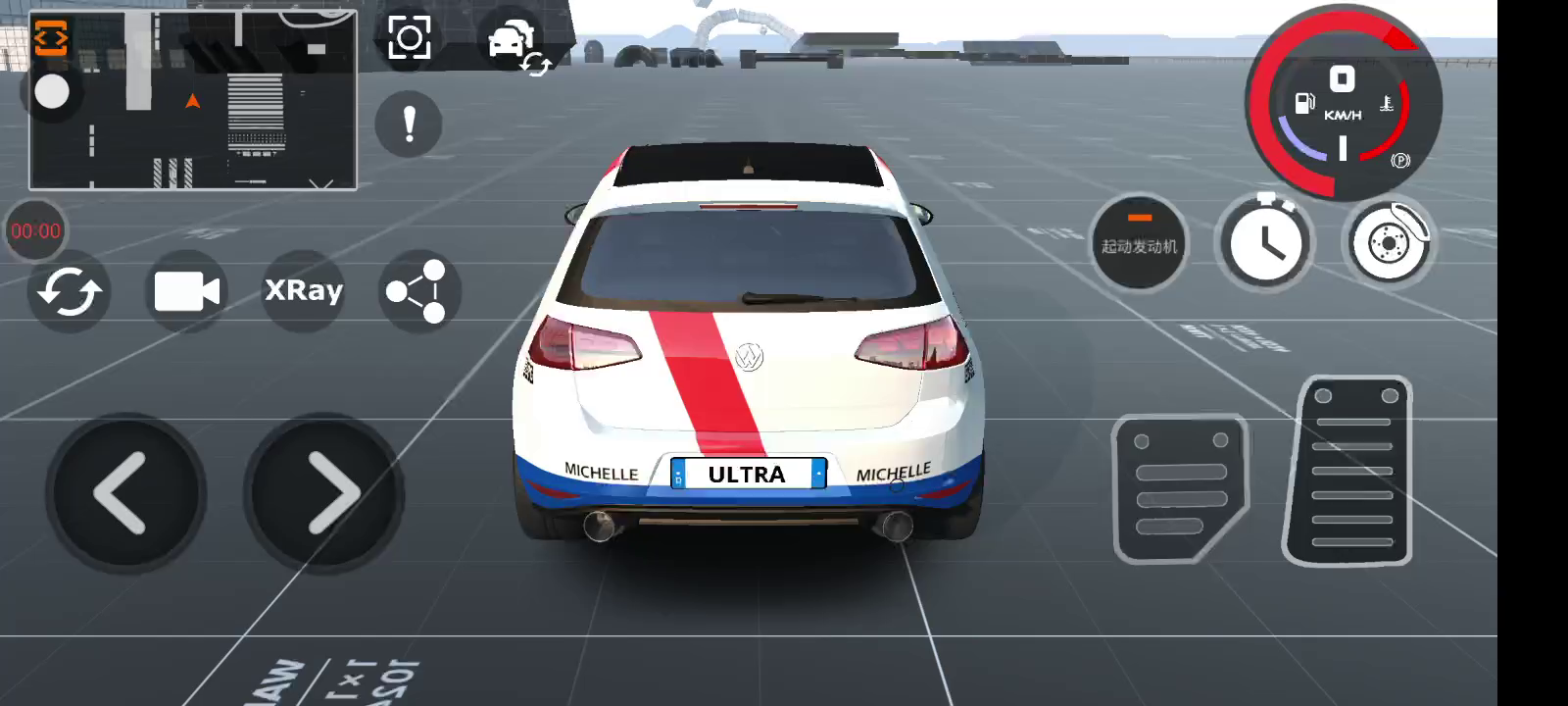1568x706 pixels.
Task: Engage the brake disc handbrake button
Action: 1388,241
